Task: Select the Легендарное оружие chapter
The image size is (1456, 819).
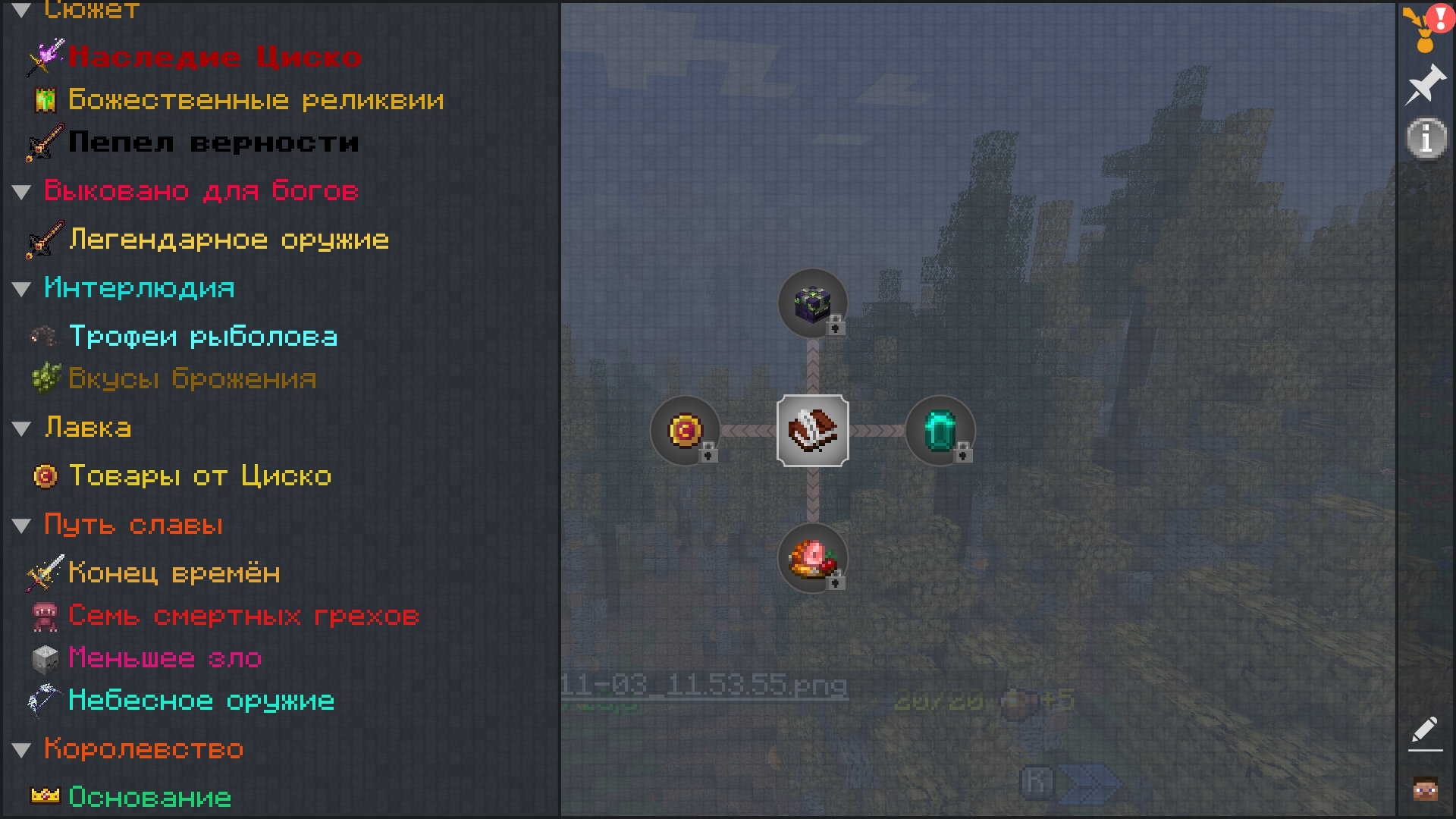Action: tap(228, 240)
